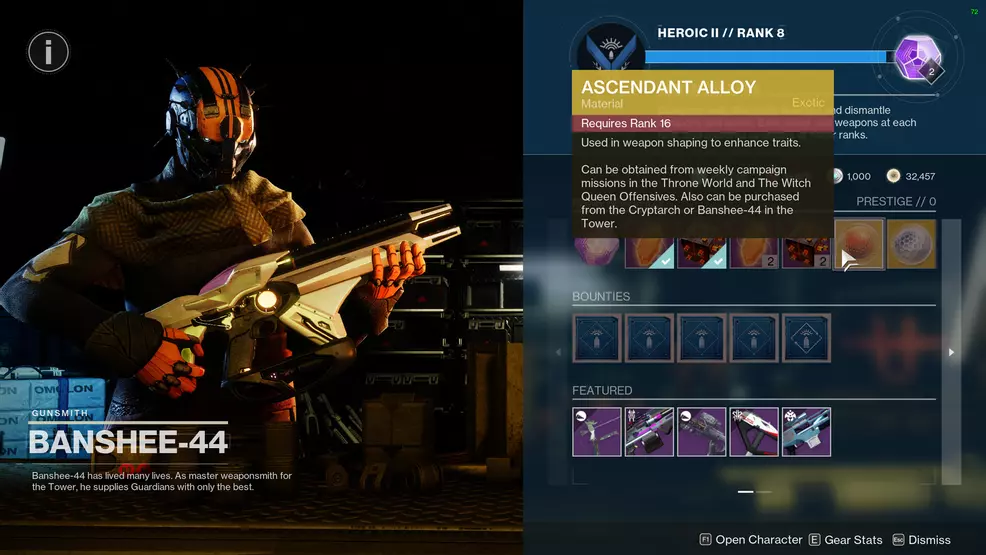Choose the featured bow weapon
Viewport: 986px width, 555px height.
(597, 431)
